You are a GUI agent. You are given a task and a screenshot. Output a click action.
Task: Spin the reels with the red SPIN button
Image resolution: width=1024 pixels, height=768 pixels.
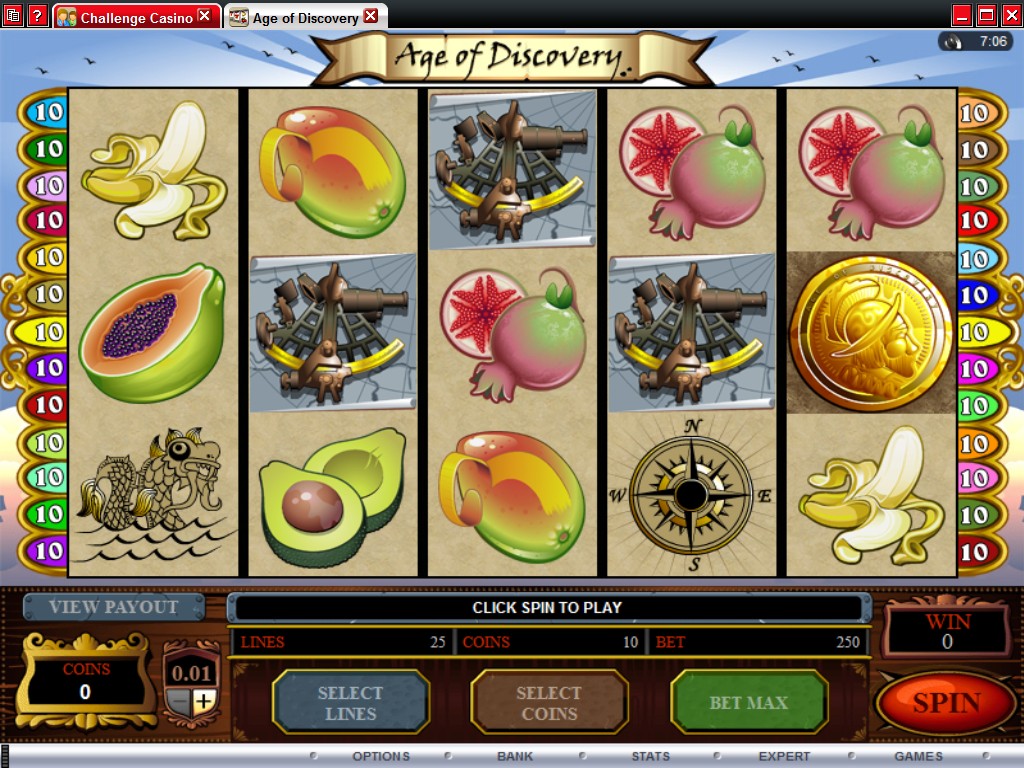pyautogui.click(x=945, y=703)
